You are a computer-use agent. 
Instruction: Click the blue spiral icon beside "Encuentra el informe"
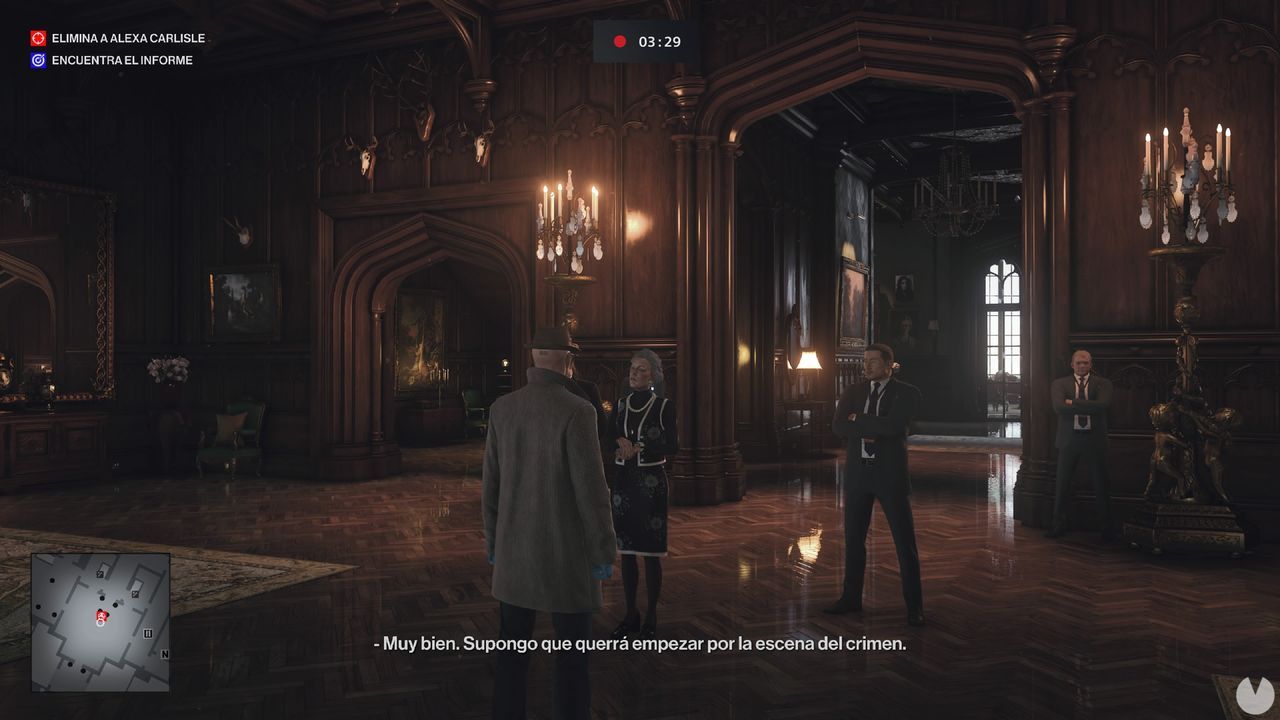[38, 60]
